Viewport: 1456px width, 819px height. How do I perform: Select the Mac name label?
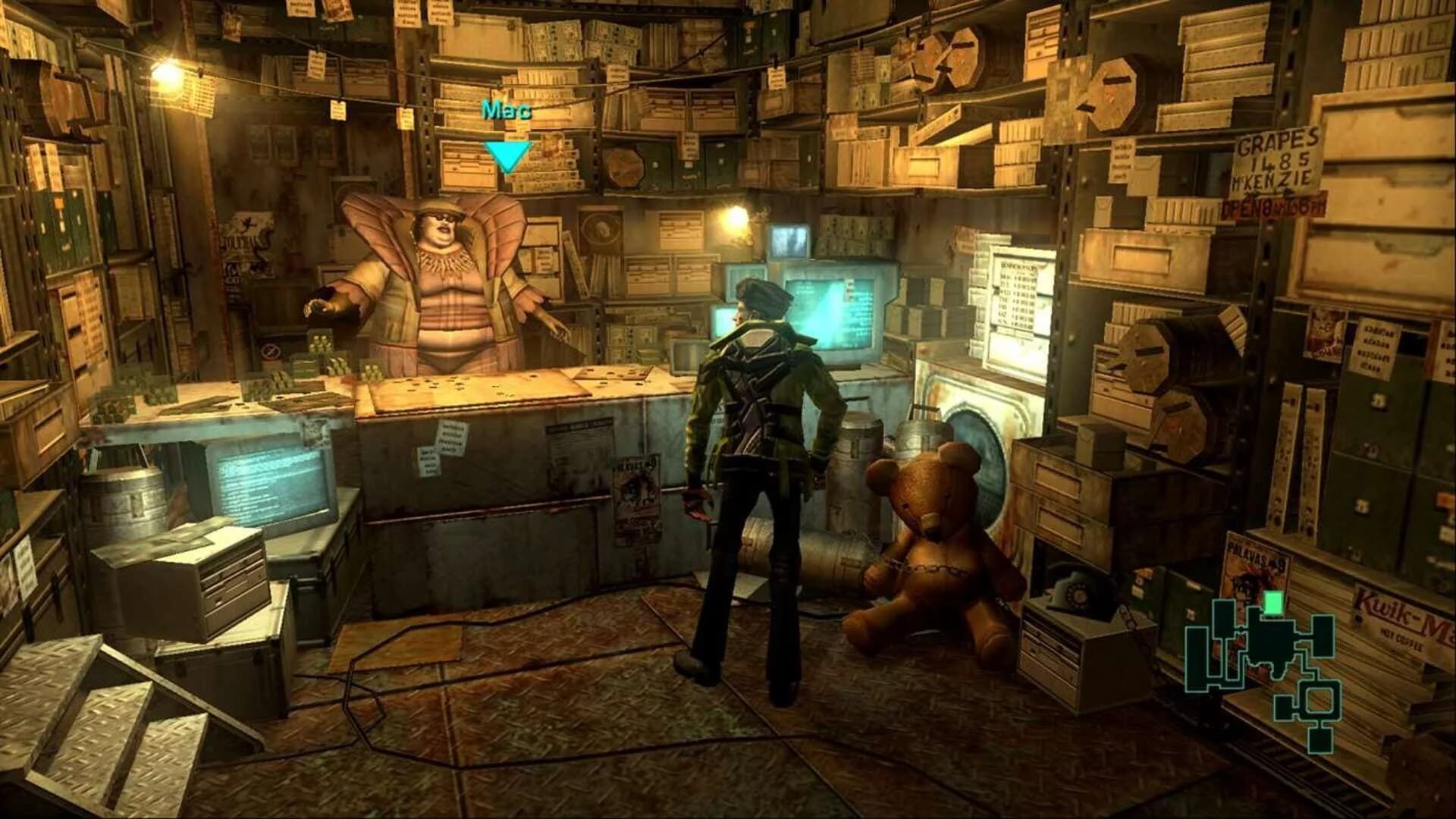point(507,111)
